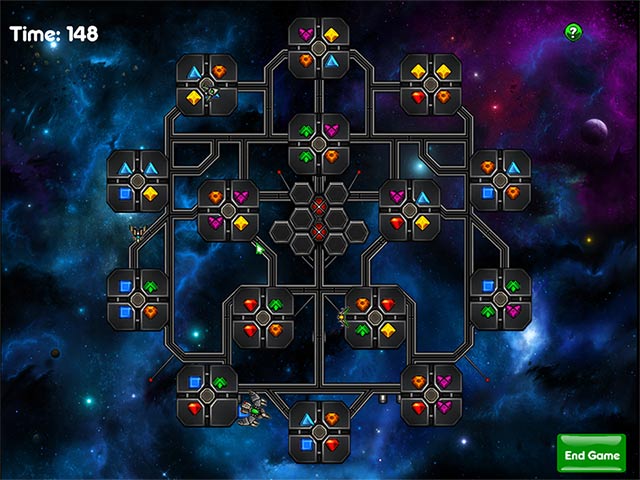The height and width of the screenshot is (480, 640).
Task: Open help with the green question mark
Action: click(573, 32)
